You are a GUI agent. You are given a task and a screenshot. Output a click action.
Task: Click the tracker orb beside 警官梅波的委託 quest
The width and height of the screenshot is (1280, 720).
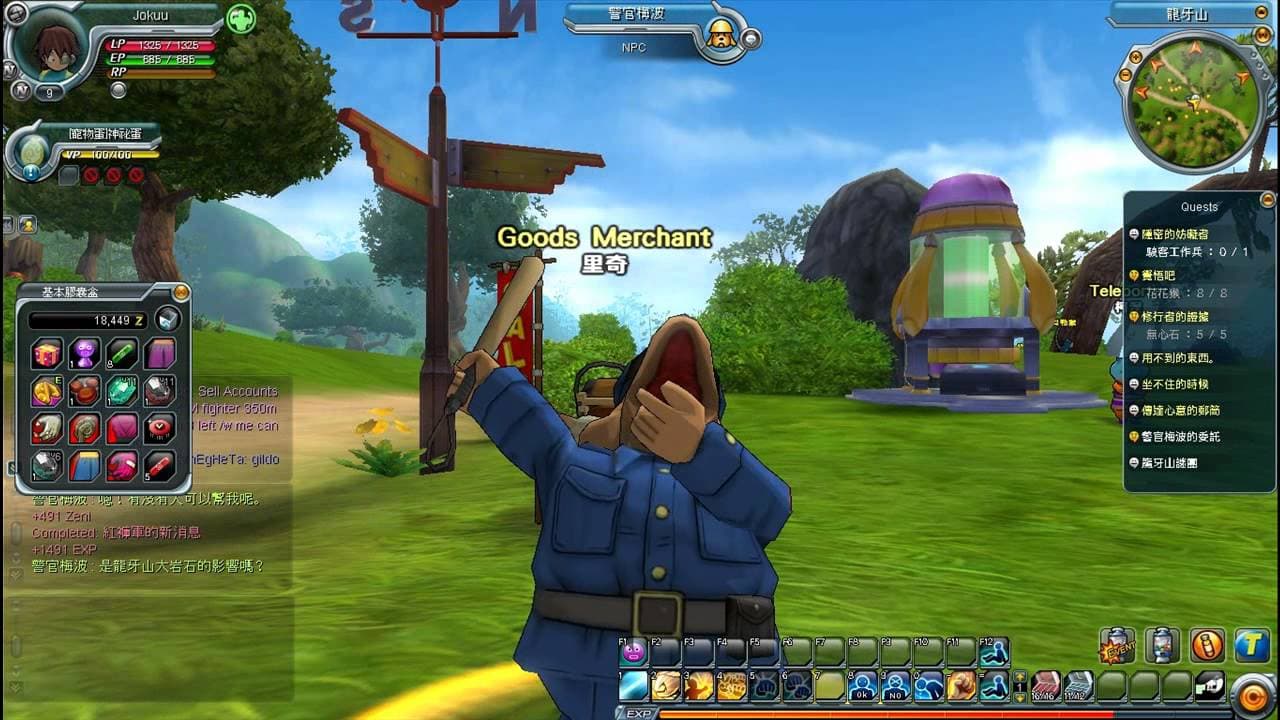click(1134, 436)
